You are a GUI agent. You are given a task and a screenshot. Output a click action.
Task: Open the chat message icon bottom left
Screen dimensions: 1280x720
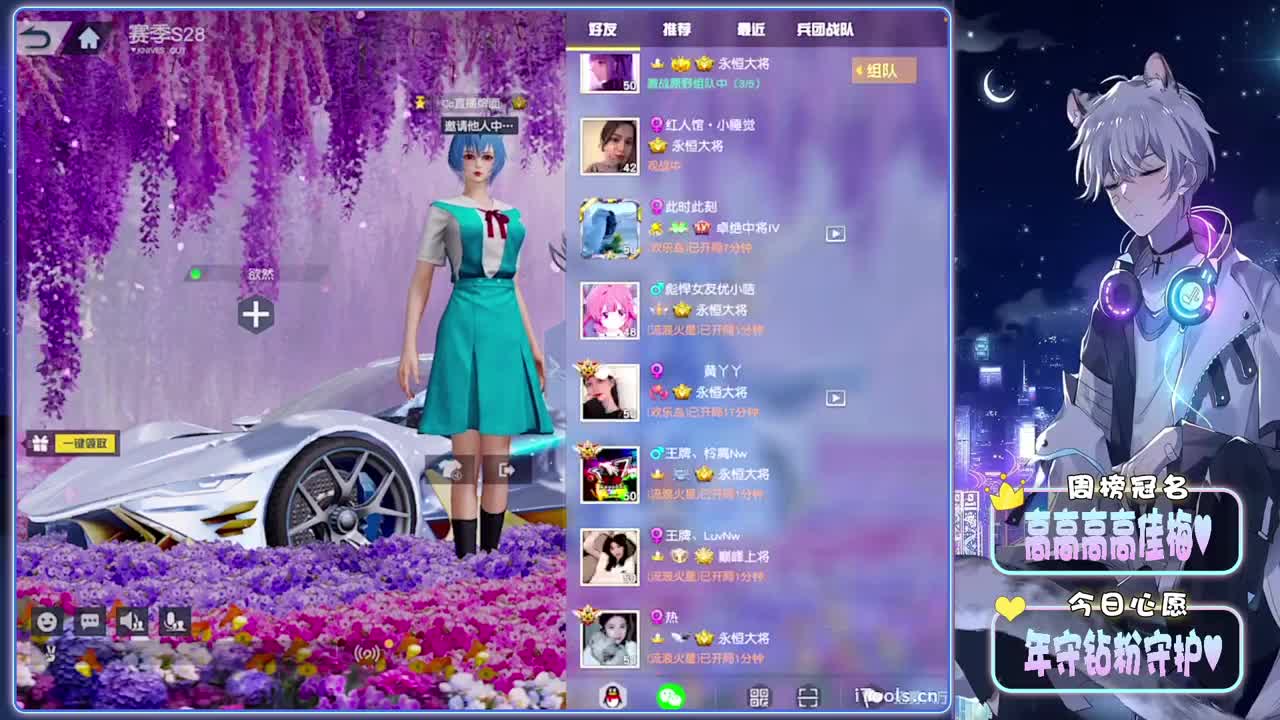pyautogui.click(x=88, y=620)
